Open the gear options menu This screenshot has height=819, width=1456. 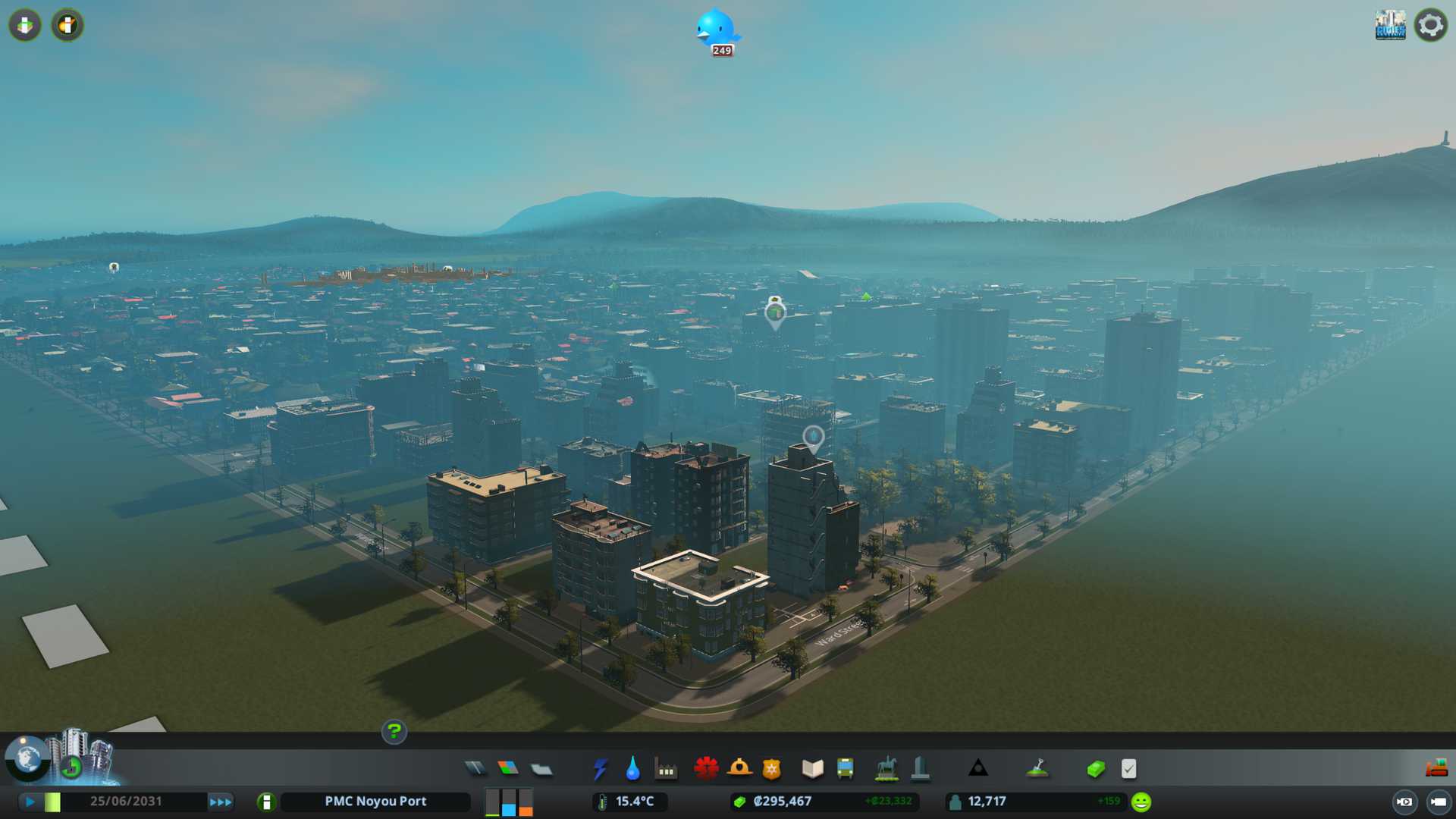(1430, 25)
